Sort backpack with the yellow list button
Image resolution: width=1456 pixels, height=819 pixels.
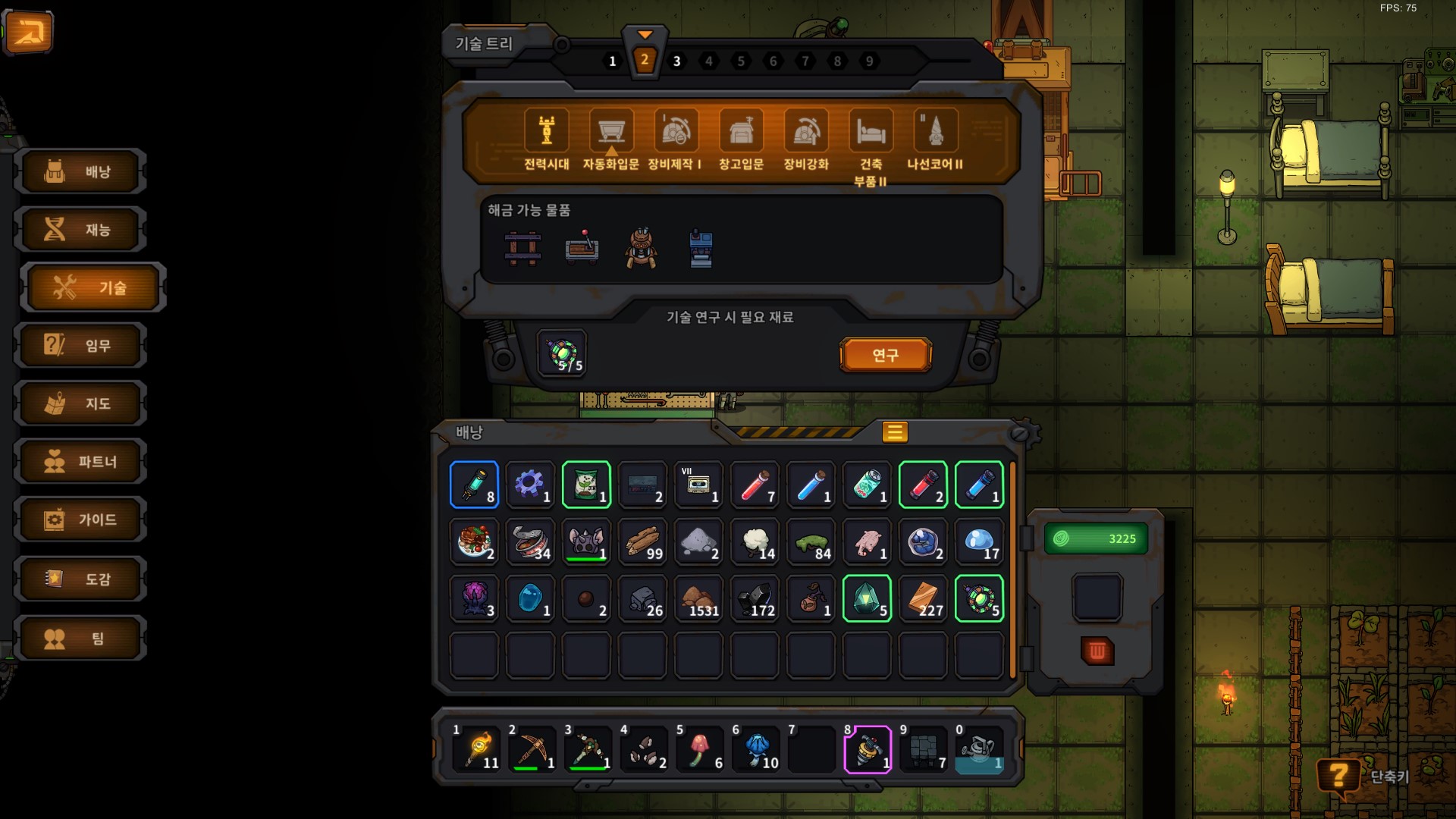point(894,432)
